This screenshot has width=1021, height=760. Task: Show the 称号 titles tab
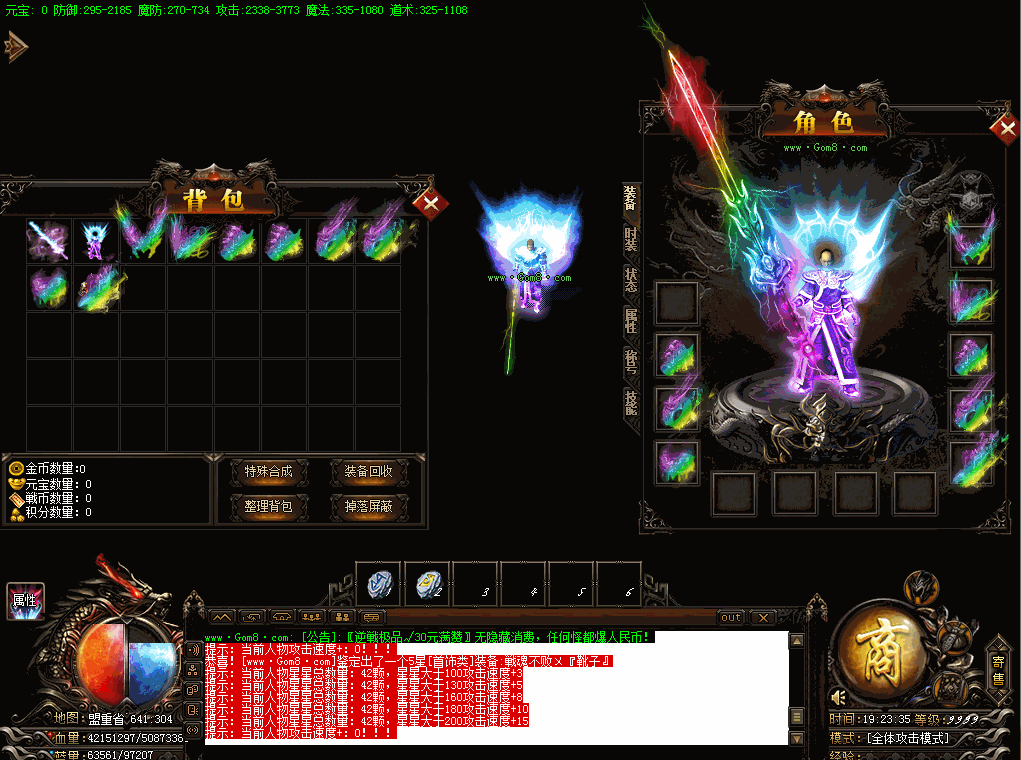coord(631,361)
